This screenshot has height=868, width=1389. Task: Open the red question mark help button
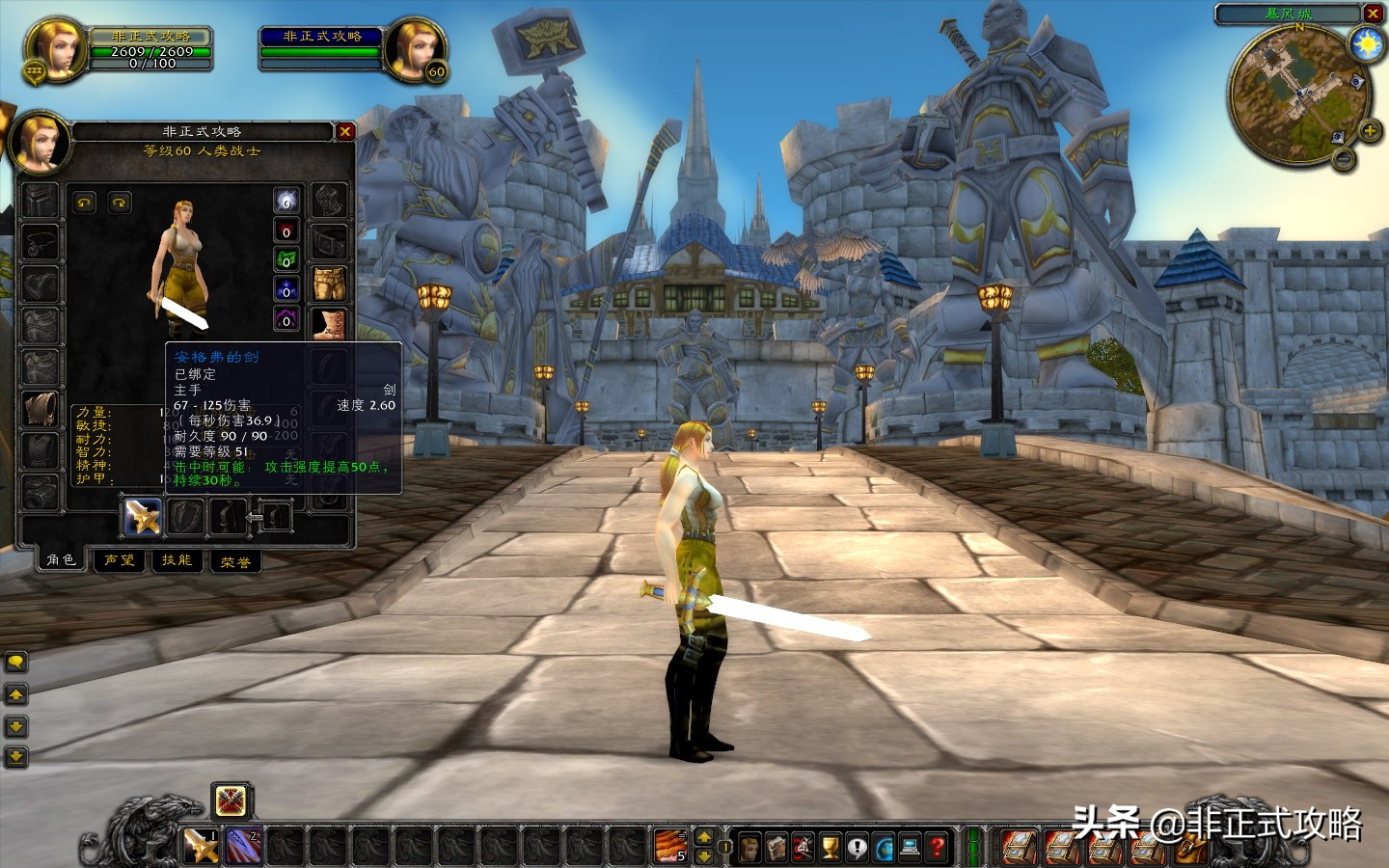(x=938, y=847)
